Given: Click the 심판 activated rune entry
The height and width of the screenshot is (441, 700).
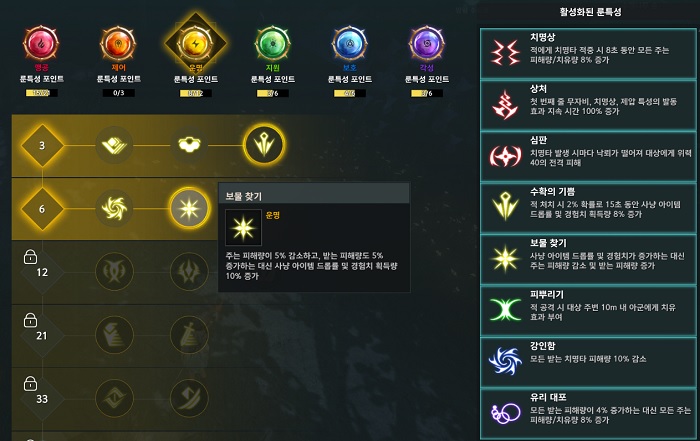Looking at the screenshot, I should (x=590, y=156).
